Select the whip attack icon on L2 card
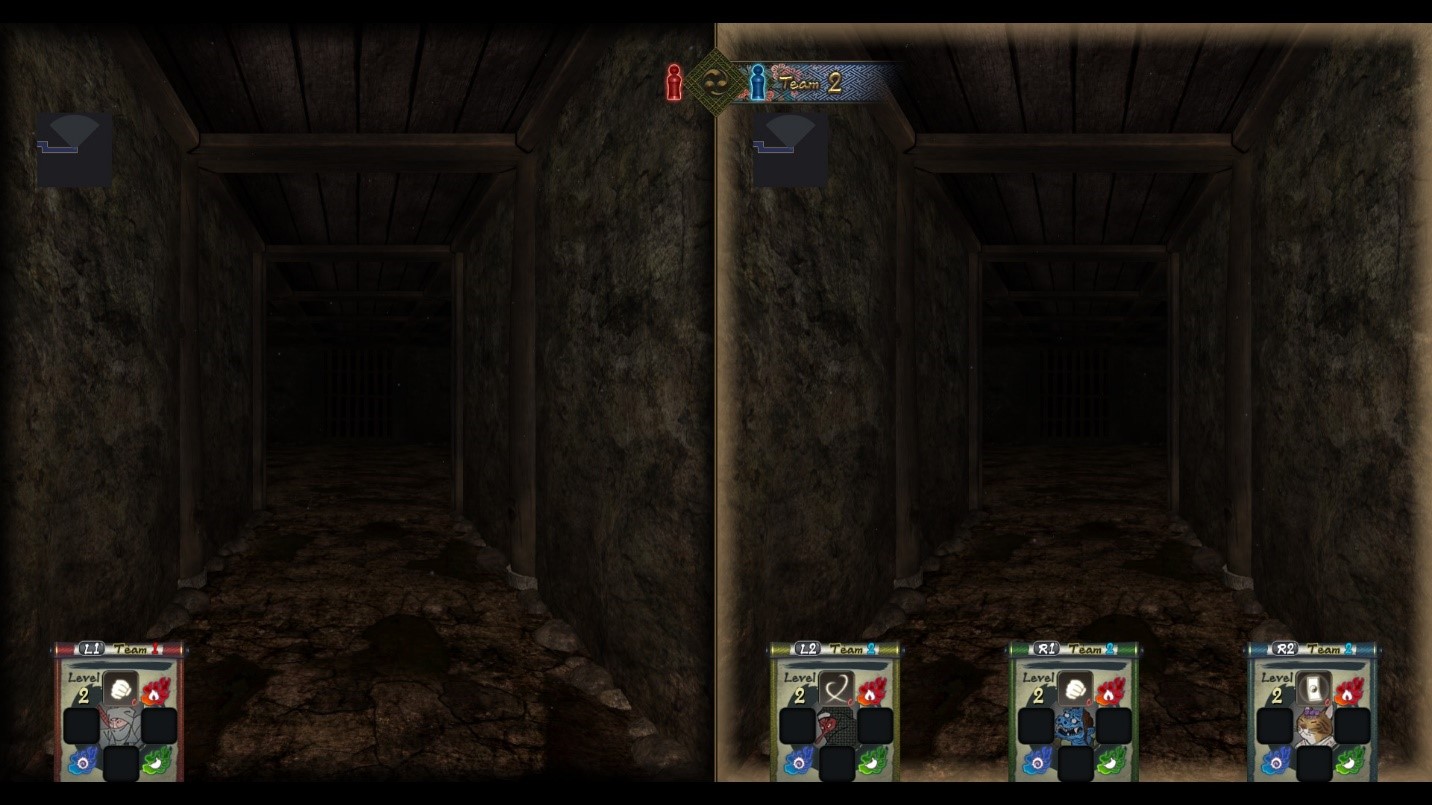Viewport: 1432px width, 805px height. tap(837, 689)
